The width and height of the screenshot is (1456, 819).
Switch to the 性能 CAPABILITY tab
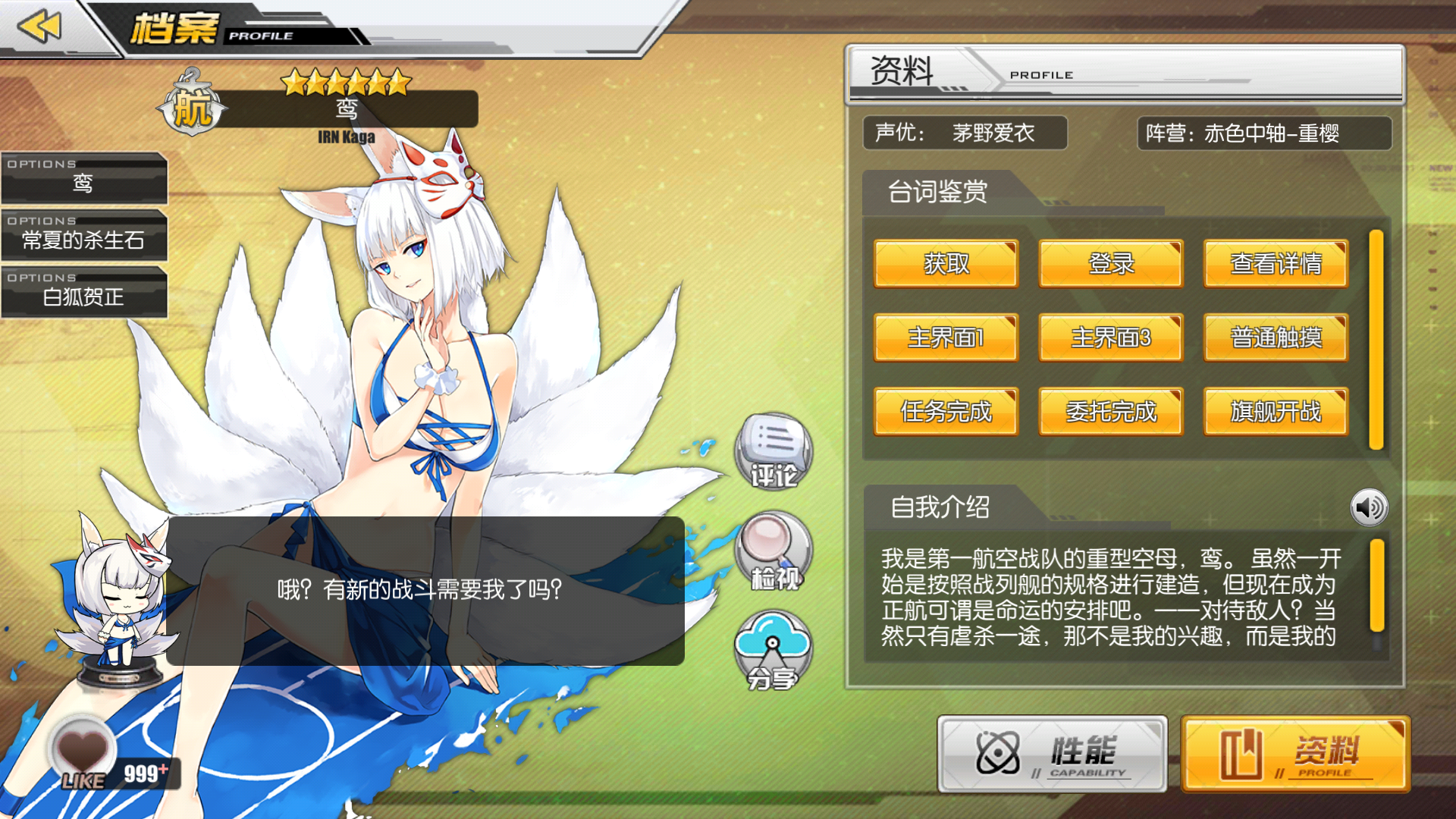[x=1050, y=755]
